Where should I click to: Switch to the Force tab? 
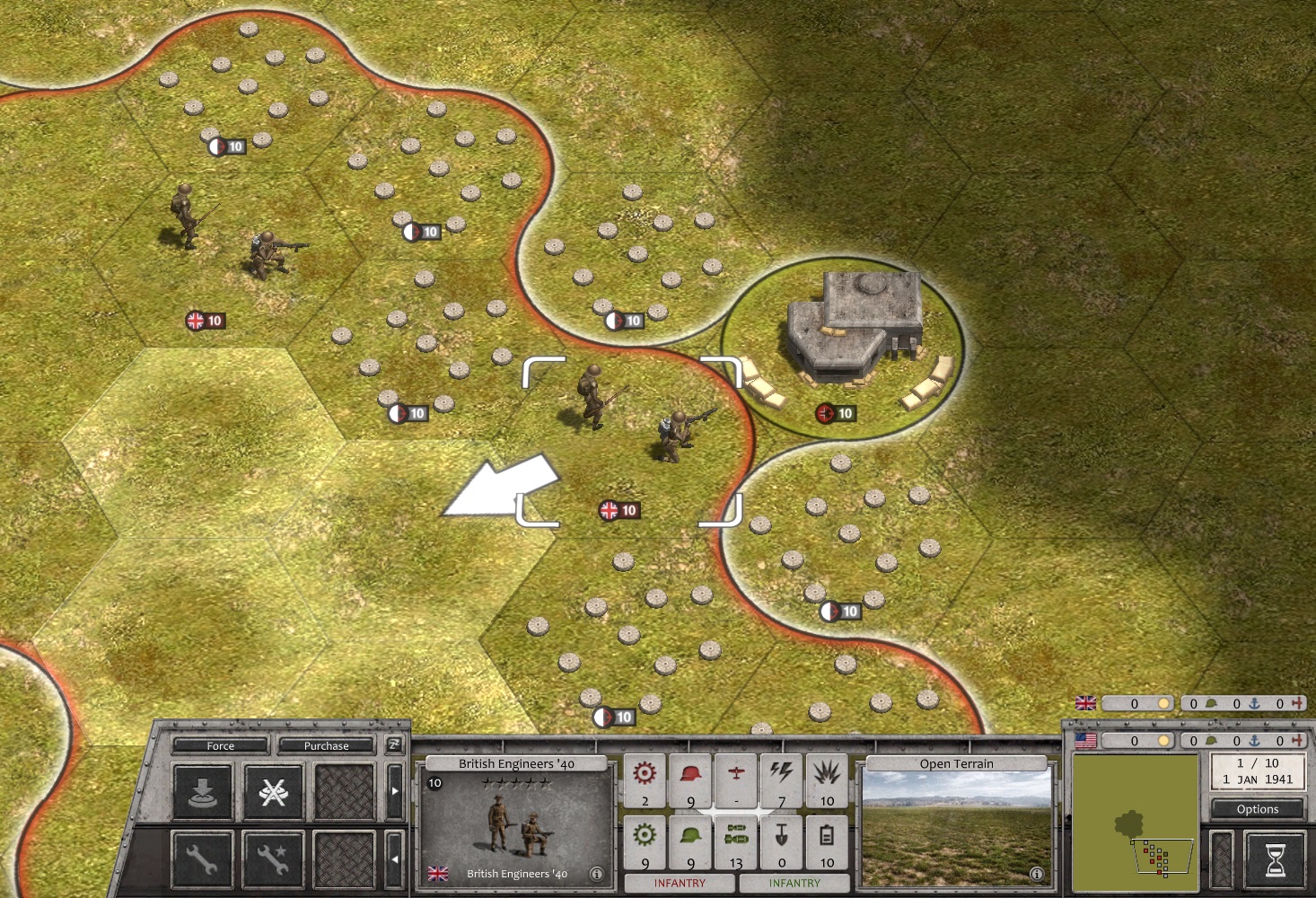coord(220,745)
